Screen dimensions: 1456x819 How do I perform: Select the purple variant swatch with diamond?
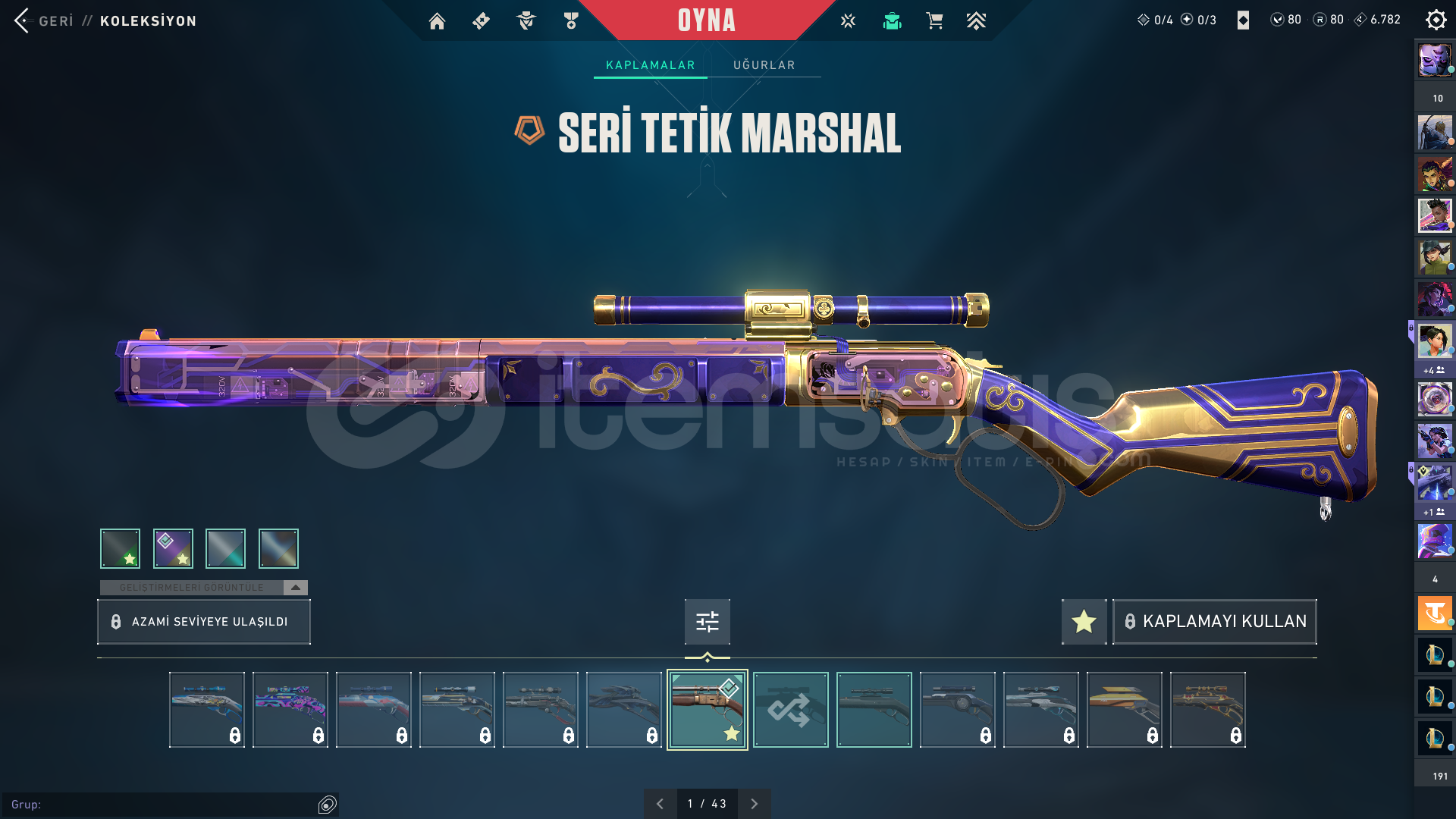point(173,548)
